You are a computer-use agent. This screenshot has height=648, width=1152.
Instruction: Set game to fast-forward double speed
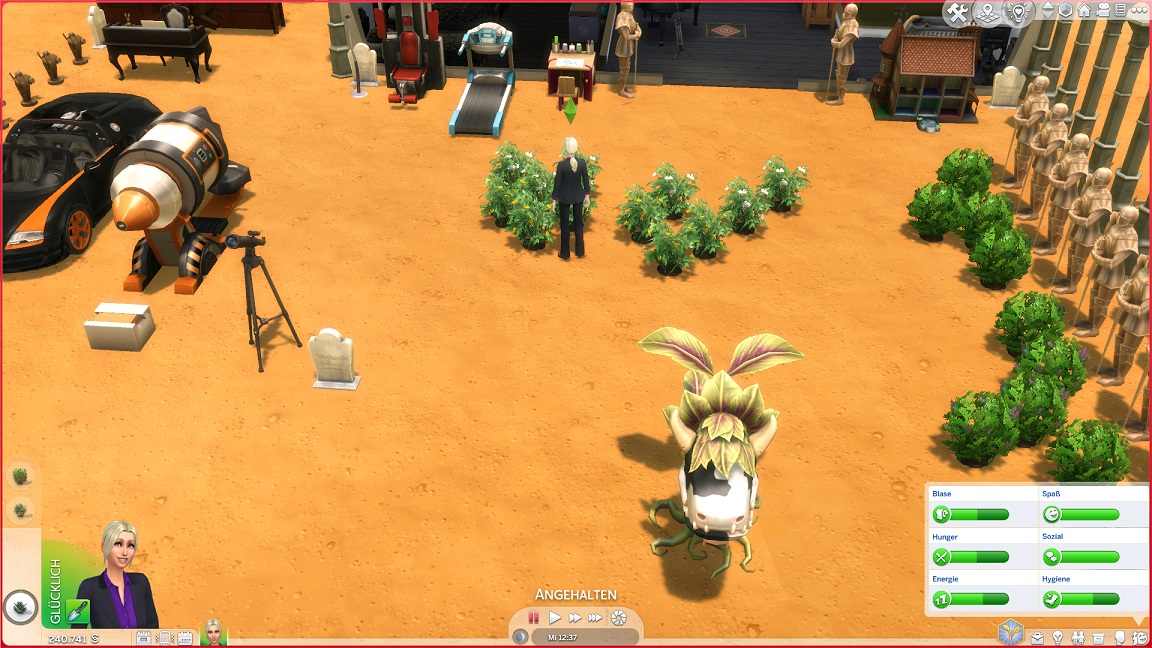[575, 618]
